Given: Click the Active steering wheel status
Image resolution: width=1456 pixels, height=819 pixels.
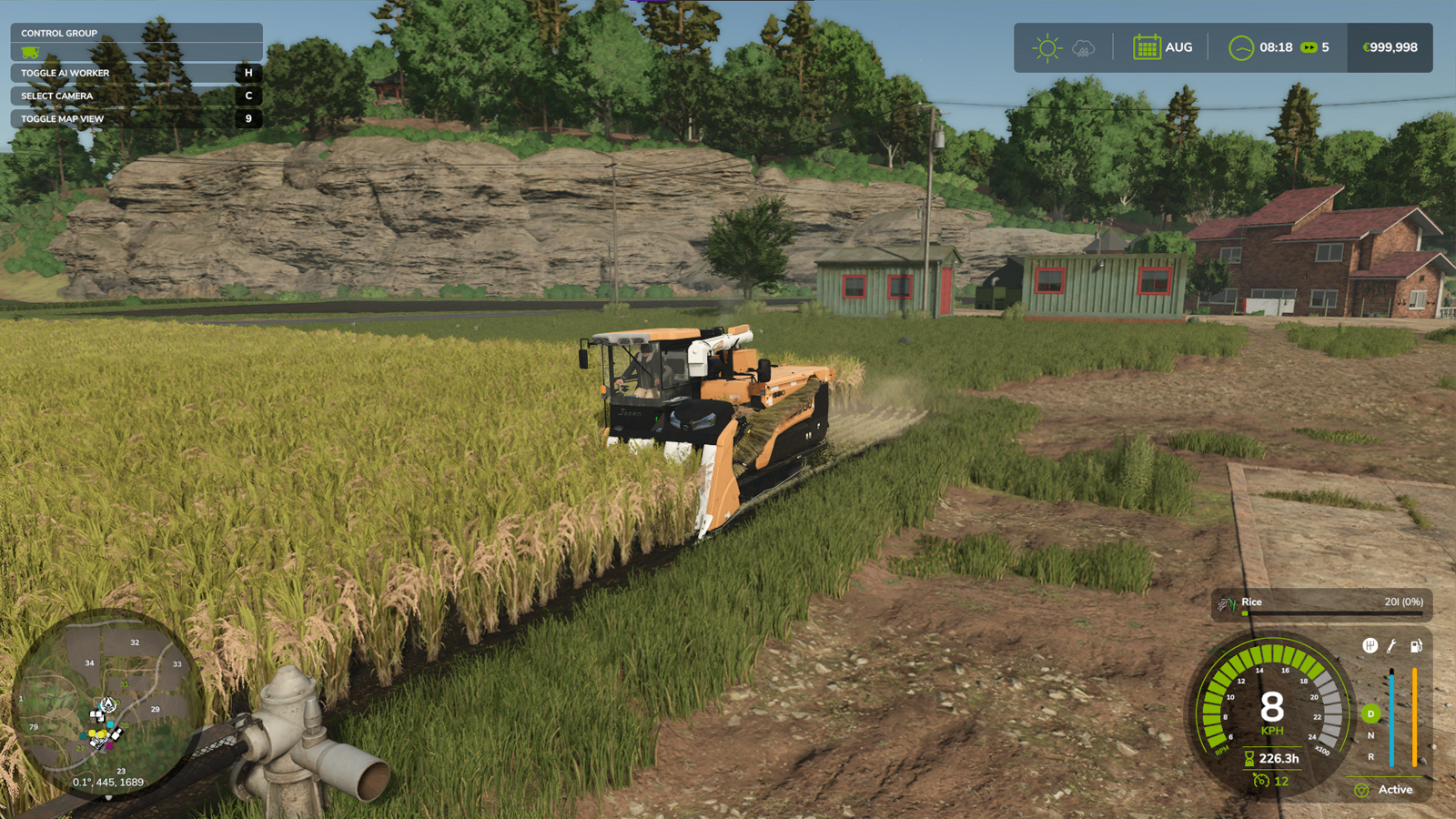Looking at the screenshot, I should tap(1361, 790).
